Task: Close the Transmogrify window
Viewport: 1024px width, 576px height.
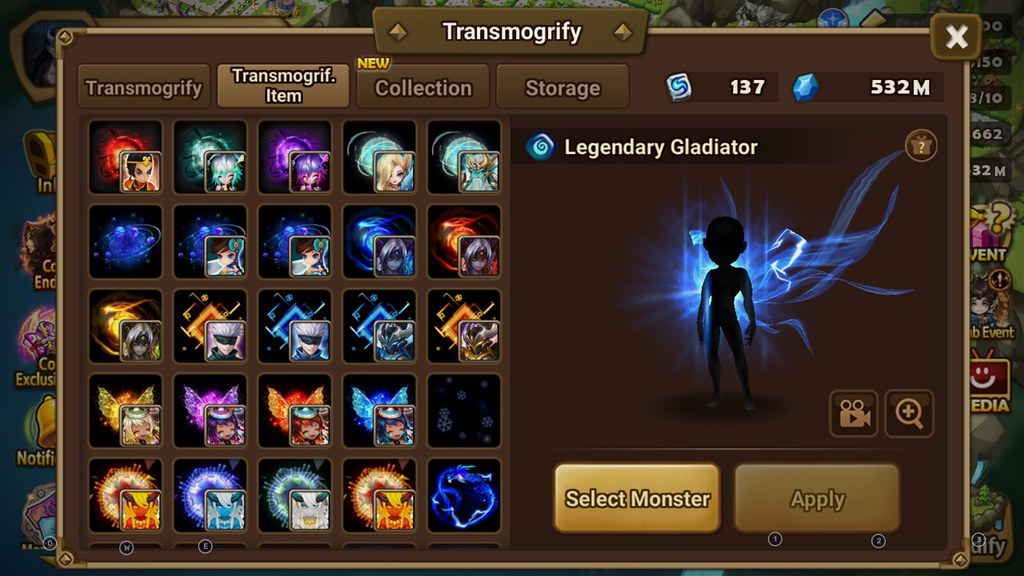Action: coord(956,38)
